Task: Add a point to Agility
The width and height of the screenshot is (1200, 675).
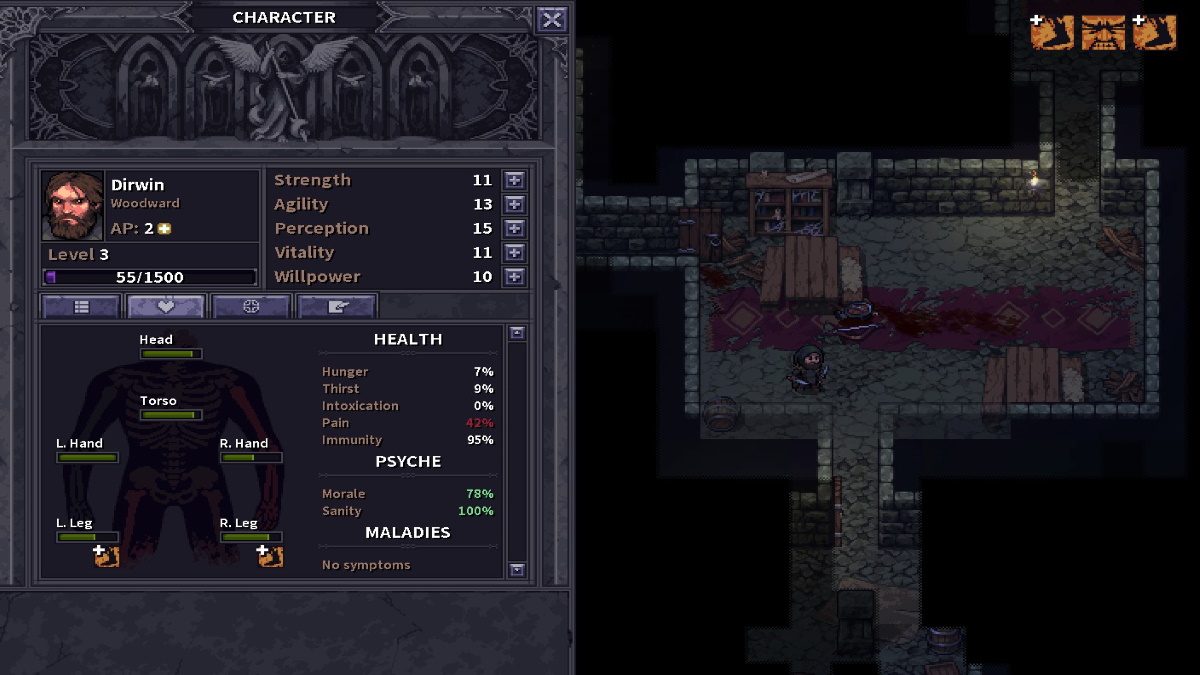Action: pyautogui.click(x=514, y=204)
